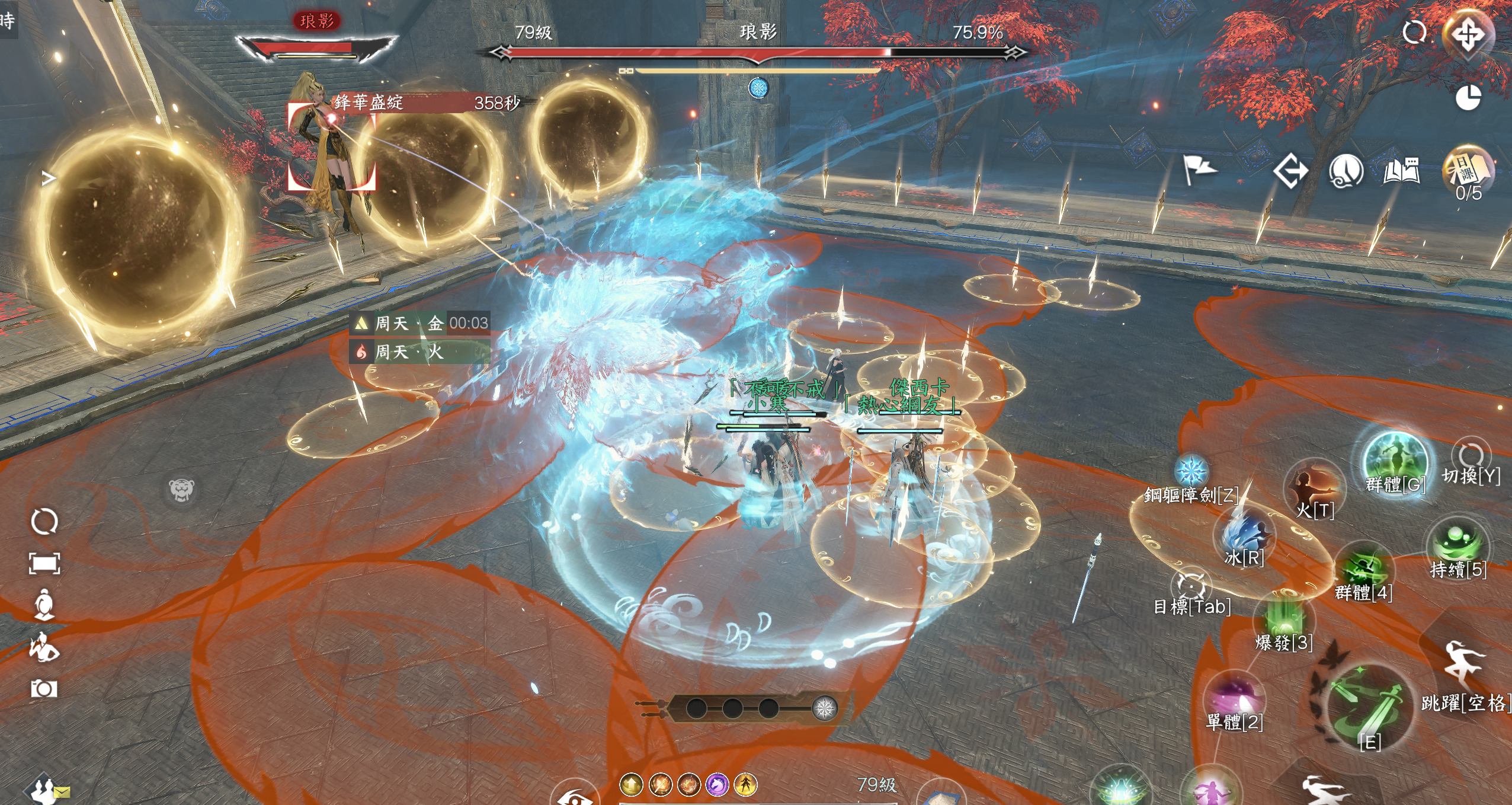Activate the 鋼軀障劍[Z] snowflake skill
This screenshot has height=805, width=1512.
[x=1191, y=471]
